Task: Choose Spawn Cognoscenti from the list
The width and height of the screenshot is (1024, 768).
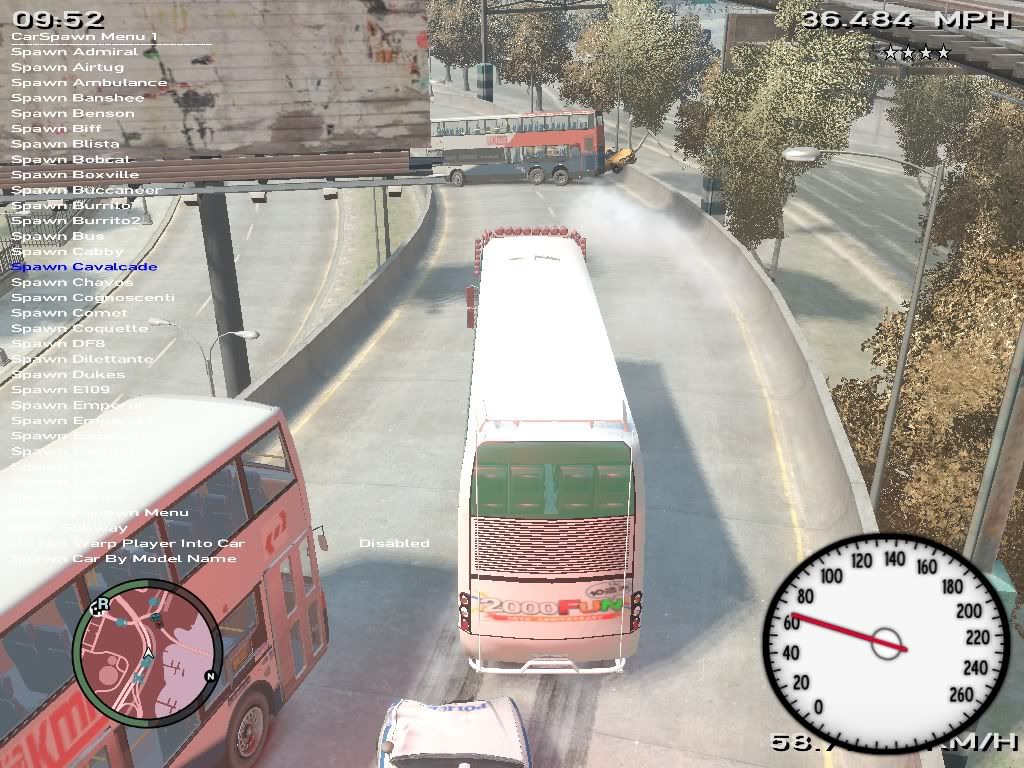Action: click(93, 298)
